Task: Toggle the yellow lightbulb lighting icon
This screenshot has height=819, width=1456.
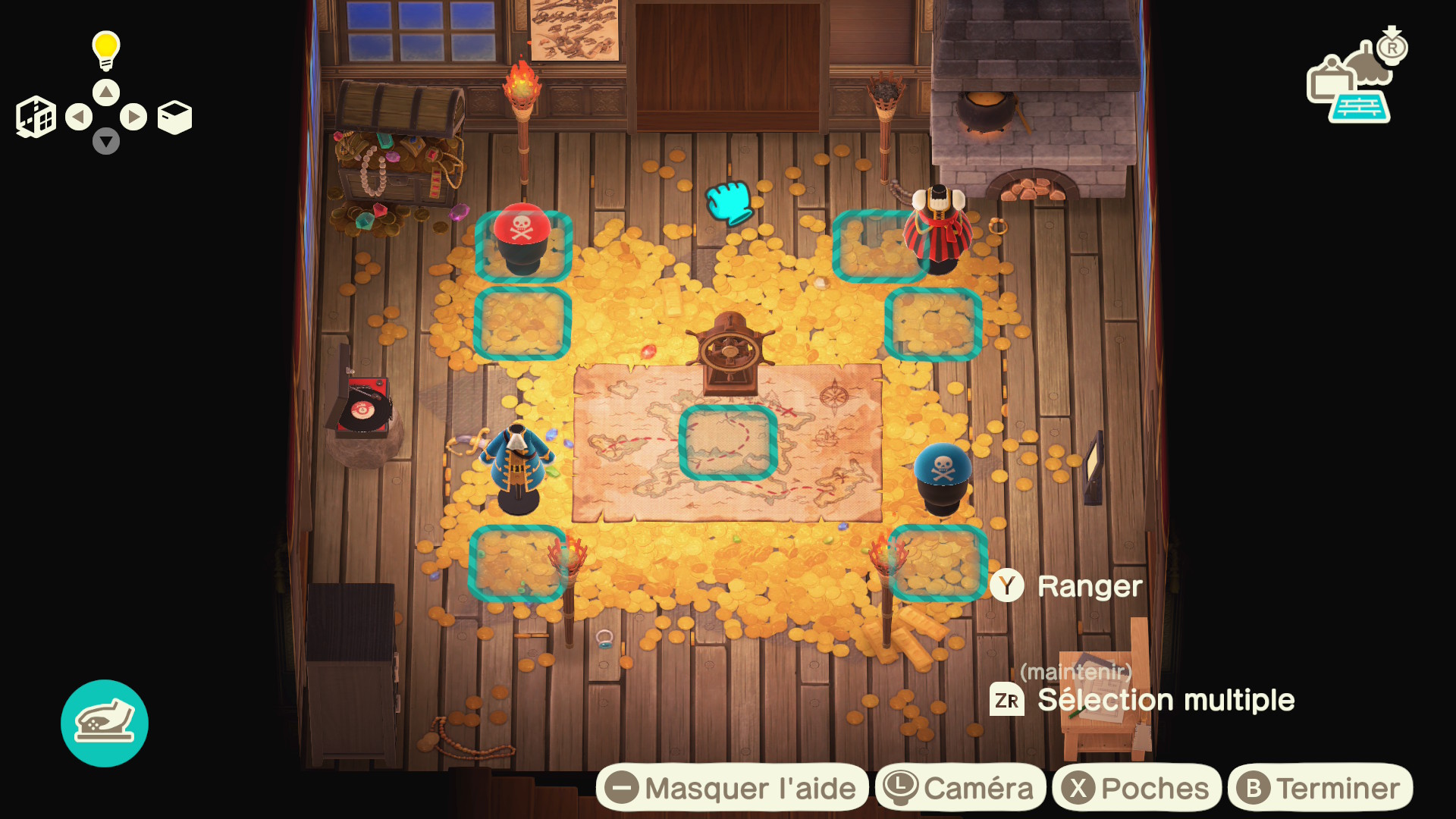Action: [106, 50]
